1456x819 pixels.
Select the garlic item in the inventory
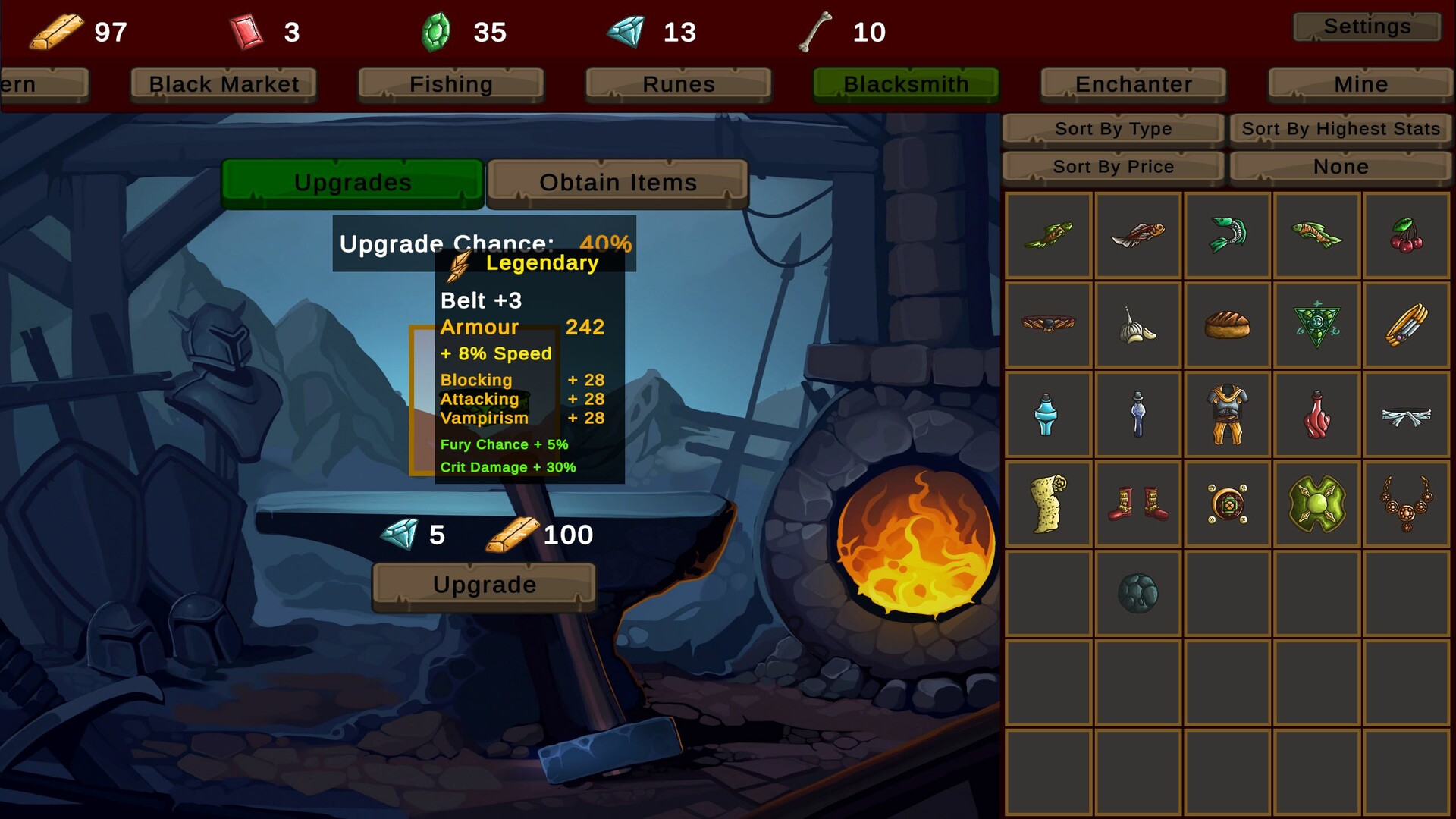pos(1137,325)
